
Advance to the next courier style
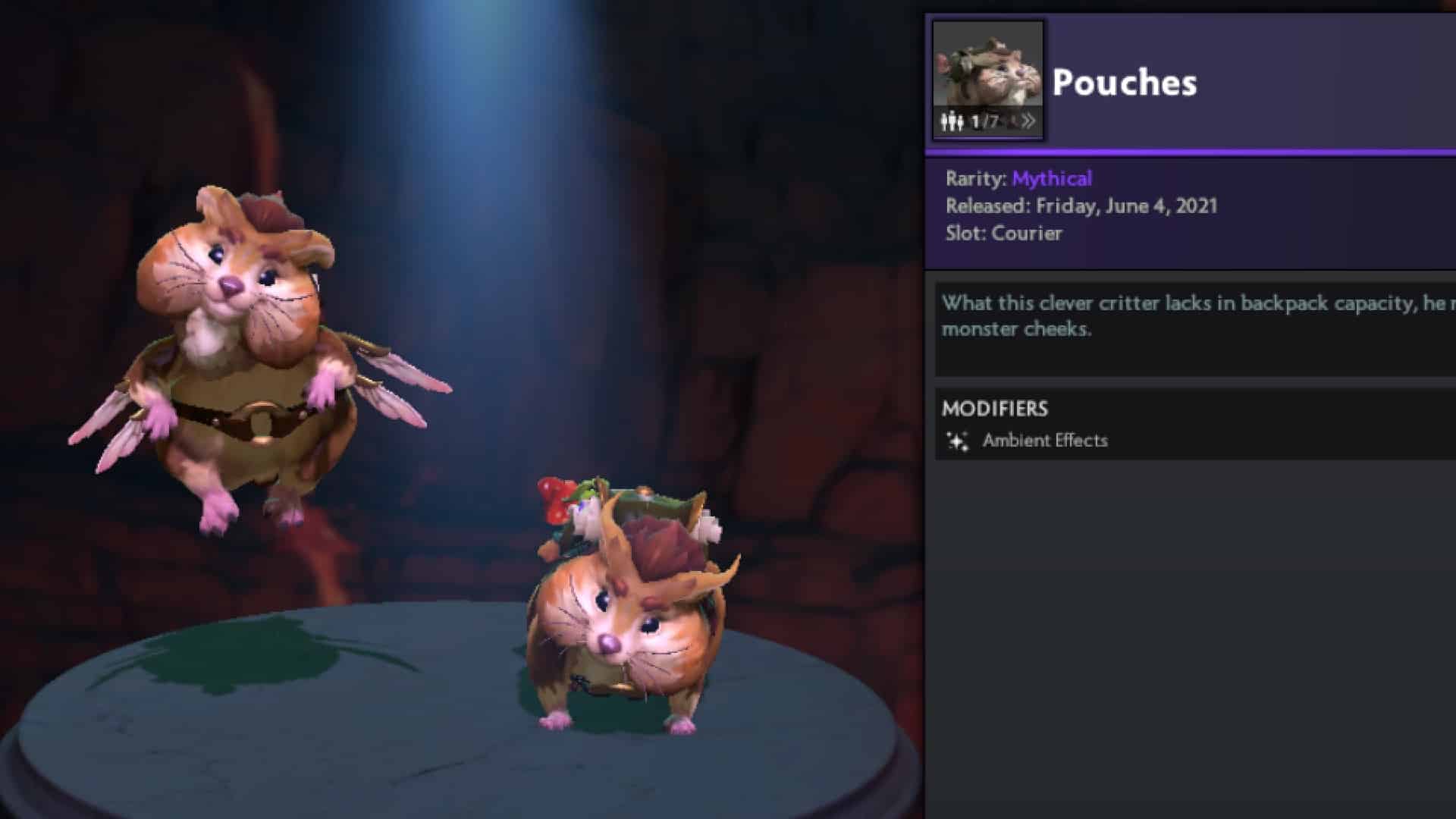(1028, 121)
